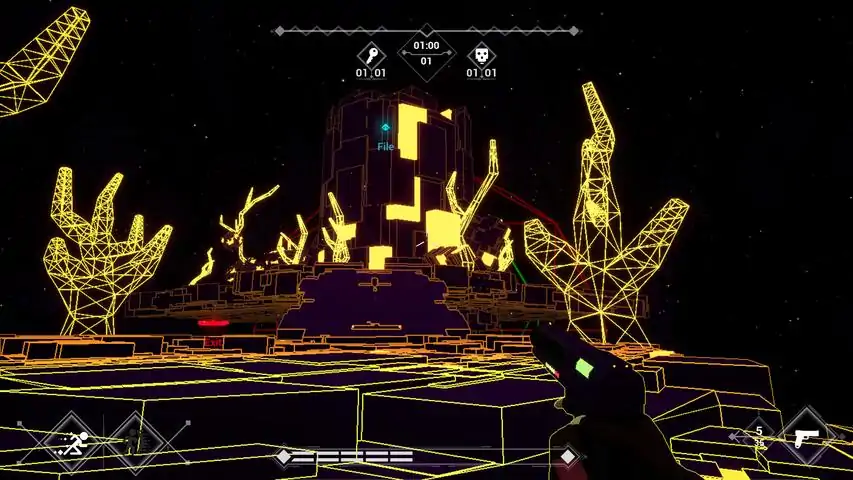Select the dimmed ability icon beside sprint
This screenshot has height=480, width=853.
pos(135,438)
